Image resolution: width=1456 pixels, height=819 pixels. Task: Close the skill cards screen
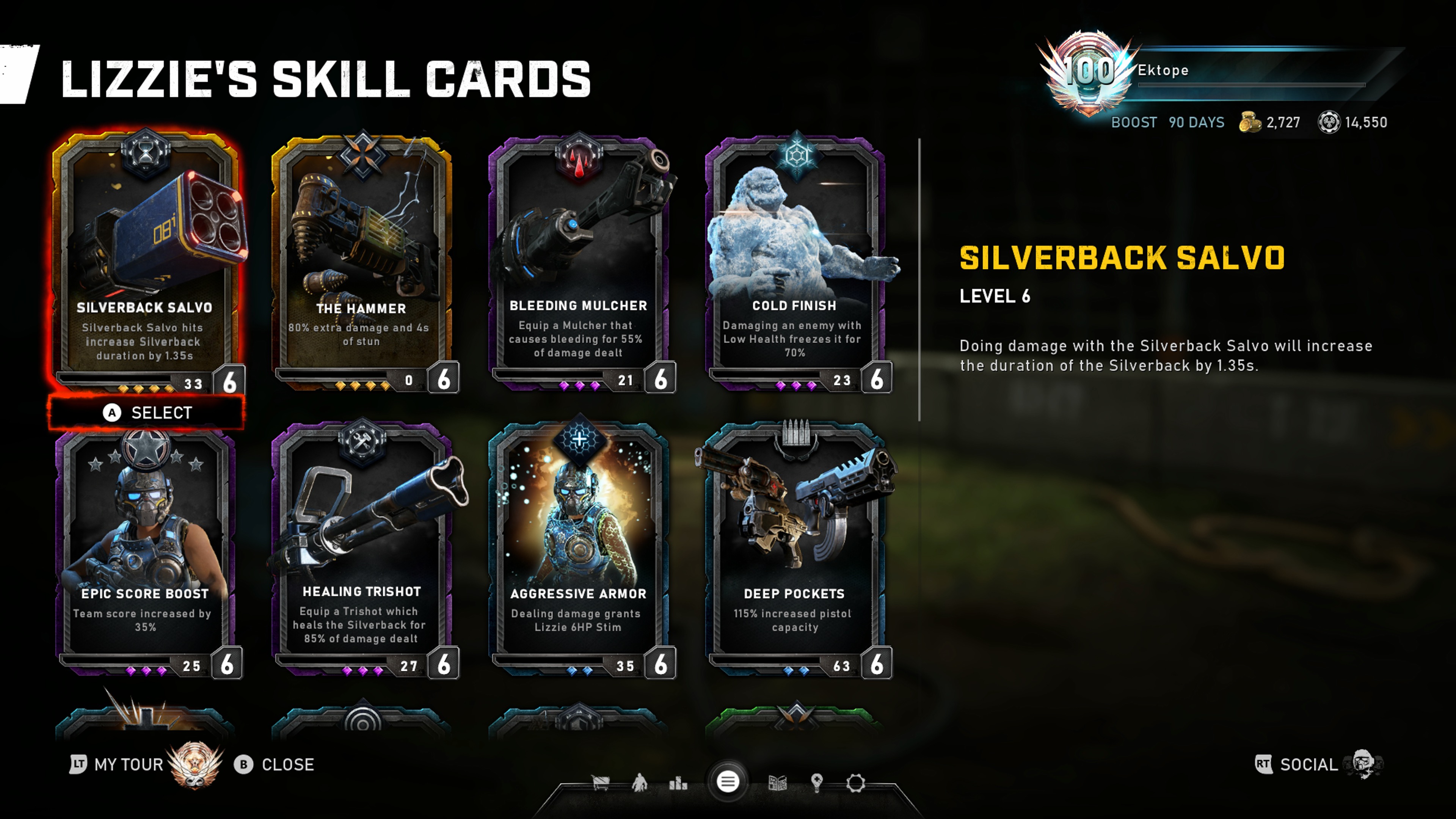point(275,765)
